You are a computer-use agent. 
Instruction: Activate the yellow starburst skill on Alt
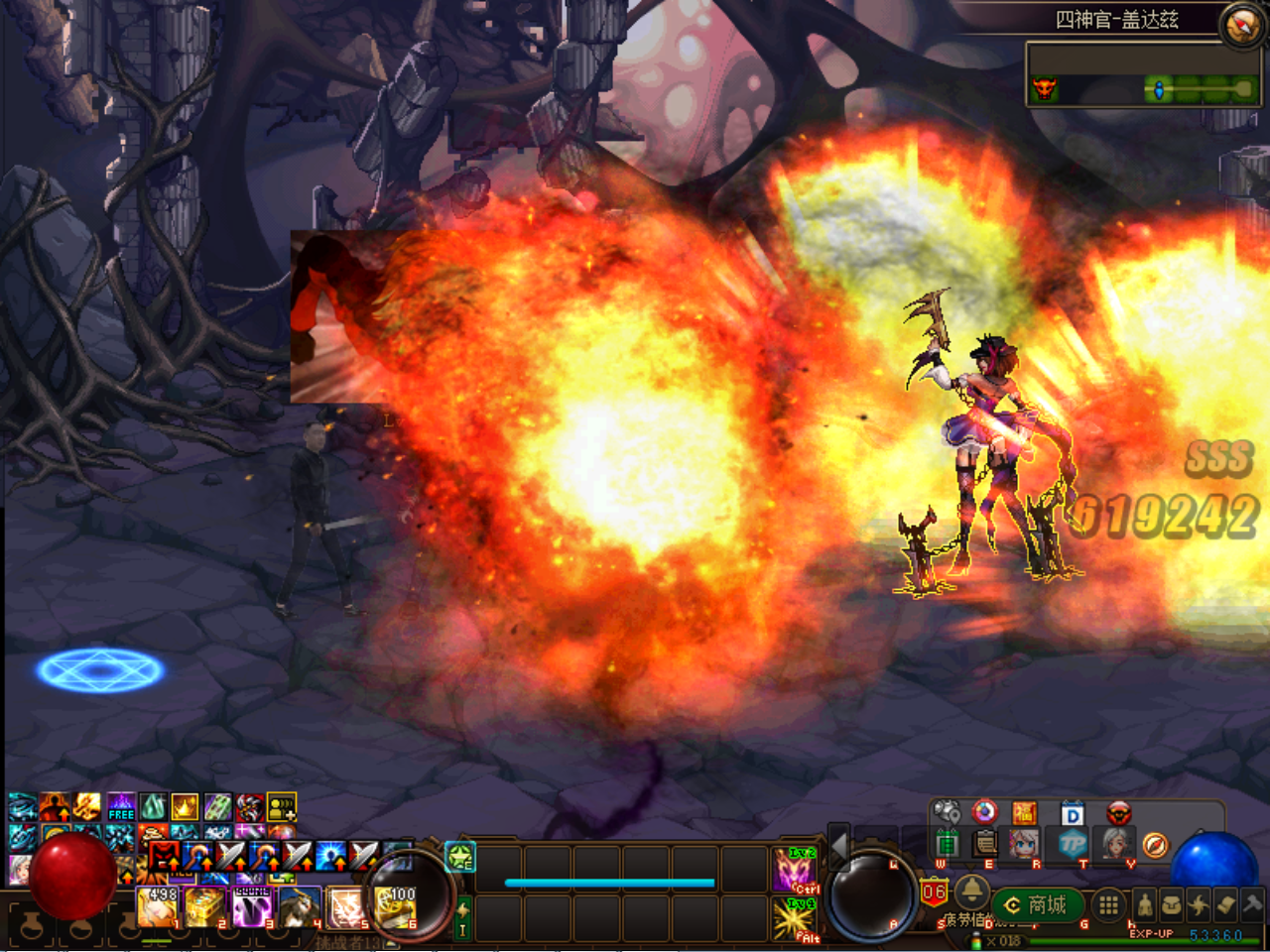796,919
